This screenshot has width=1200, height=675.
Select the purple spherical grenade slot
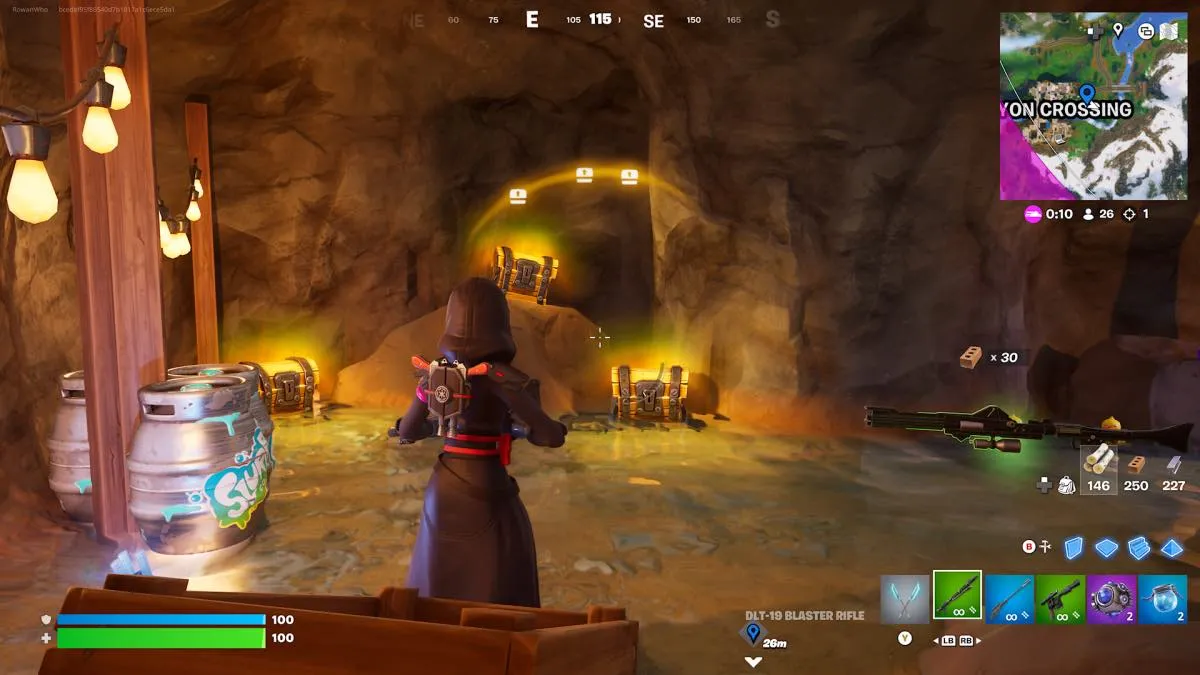click(x=1111, y=598)
